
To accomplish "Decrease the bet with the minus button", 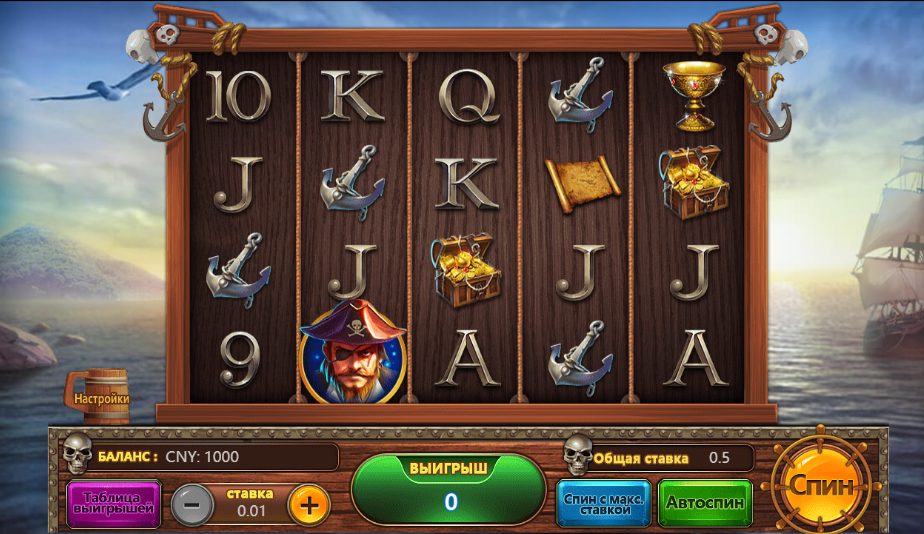I will [192, 504].
